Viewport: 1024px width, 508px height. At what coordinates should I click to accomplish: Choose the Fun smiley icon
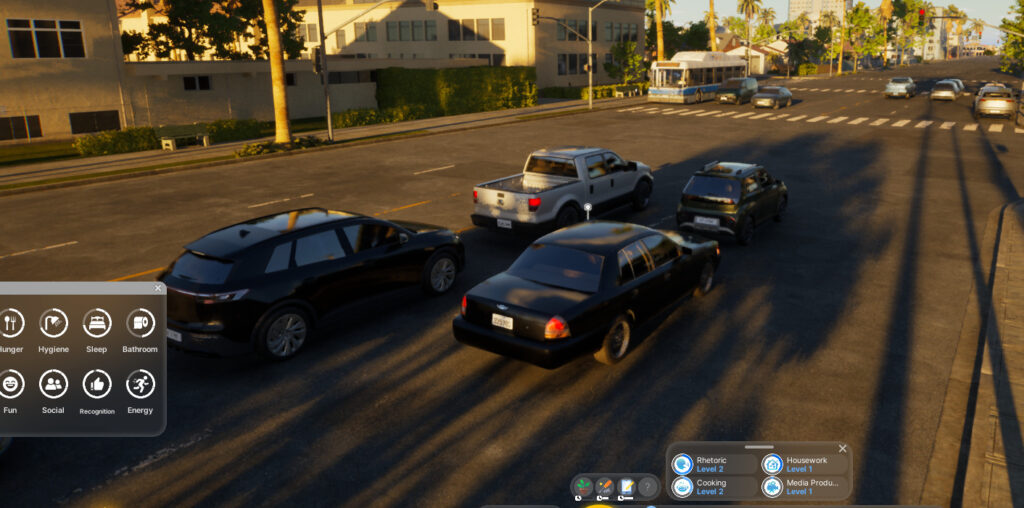tap(11, 384)
